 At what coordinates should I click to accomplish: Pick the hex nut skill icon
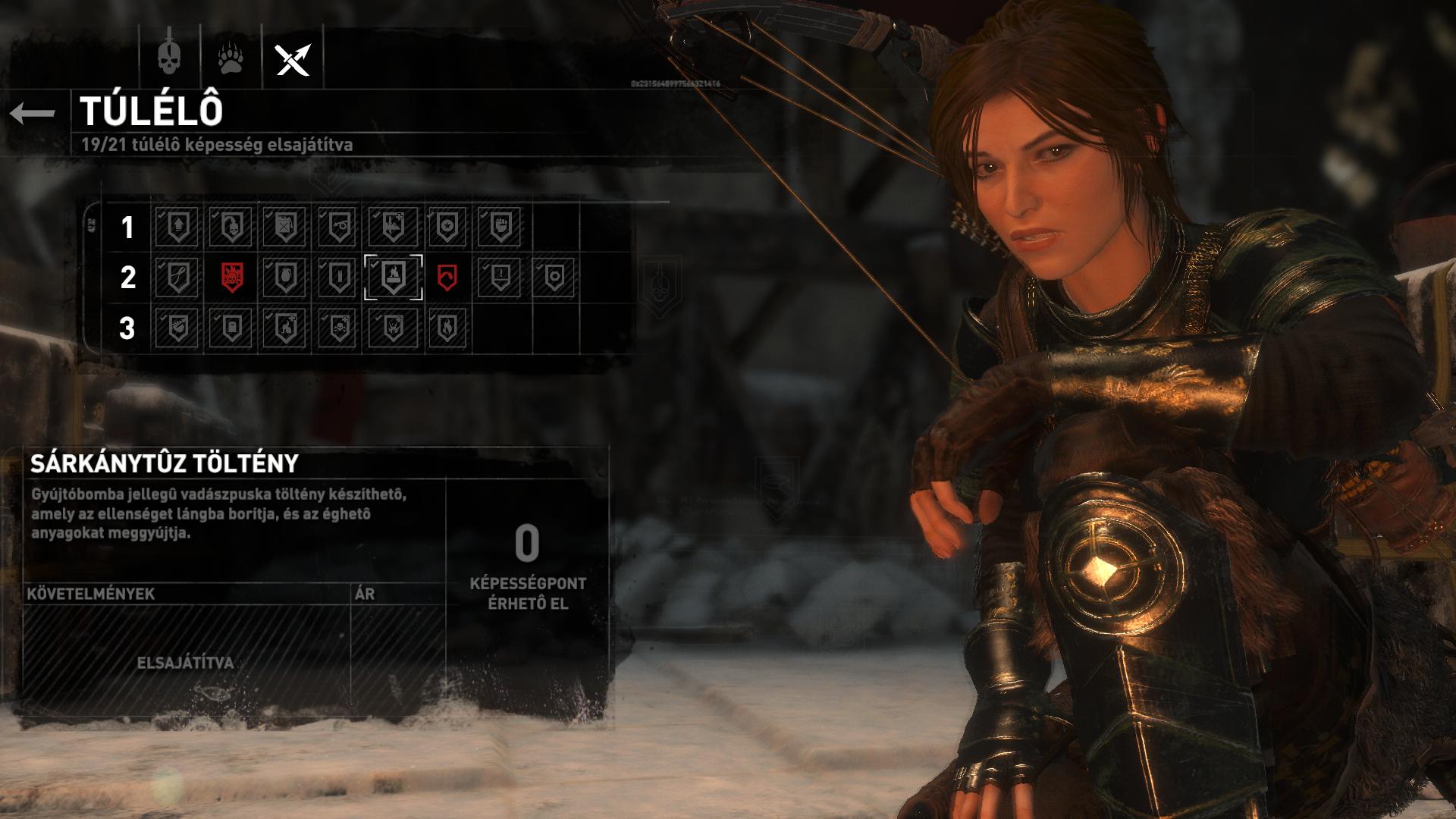(554, 278)
